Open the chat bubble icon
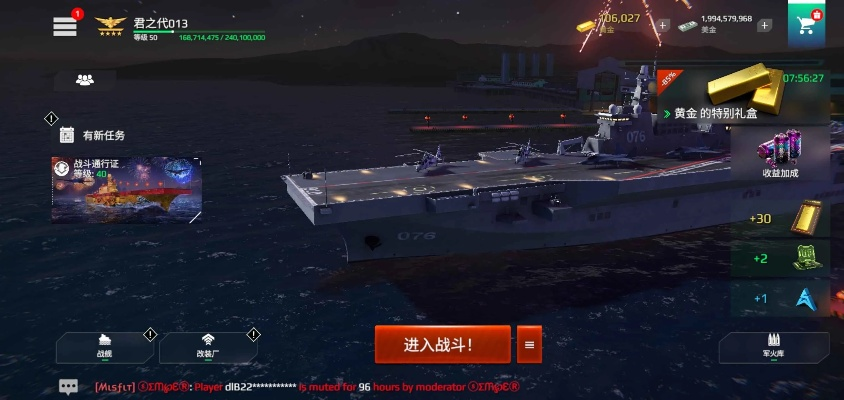The width and height of the screenshot is (844, 400). (x=68, y=386)
